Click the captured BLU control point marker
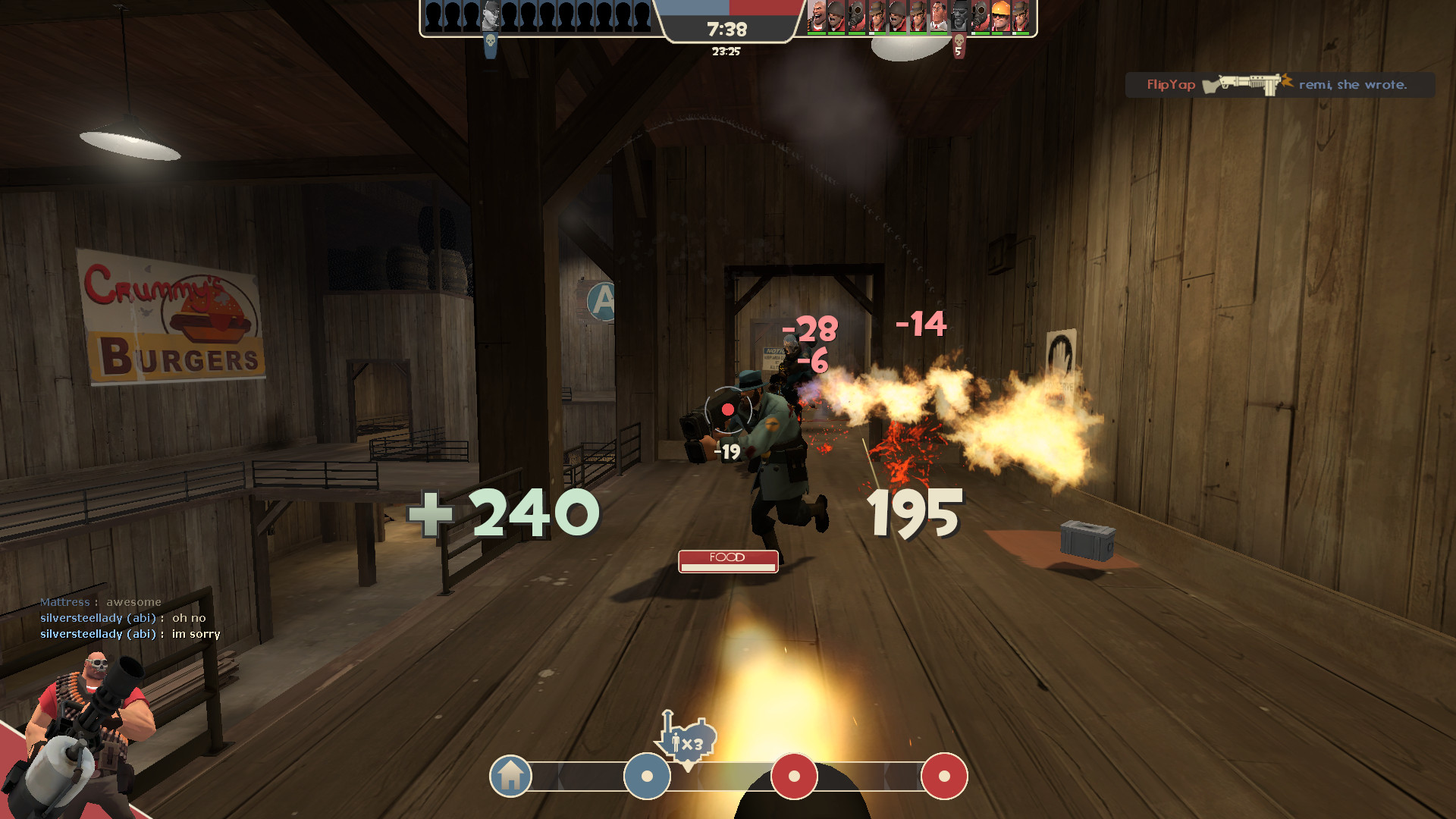 646,777
